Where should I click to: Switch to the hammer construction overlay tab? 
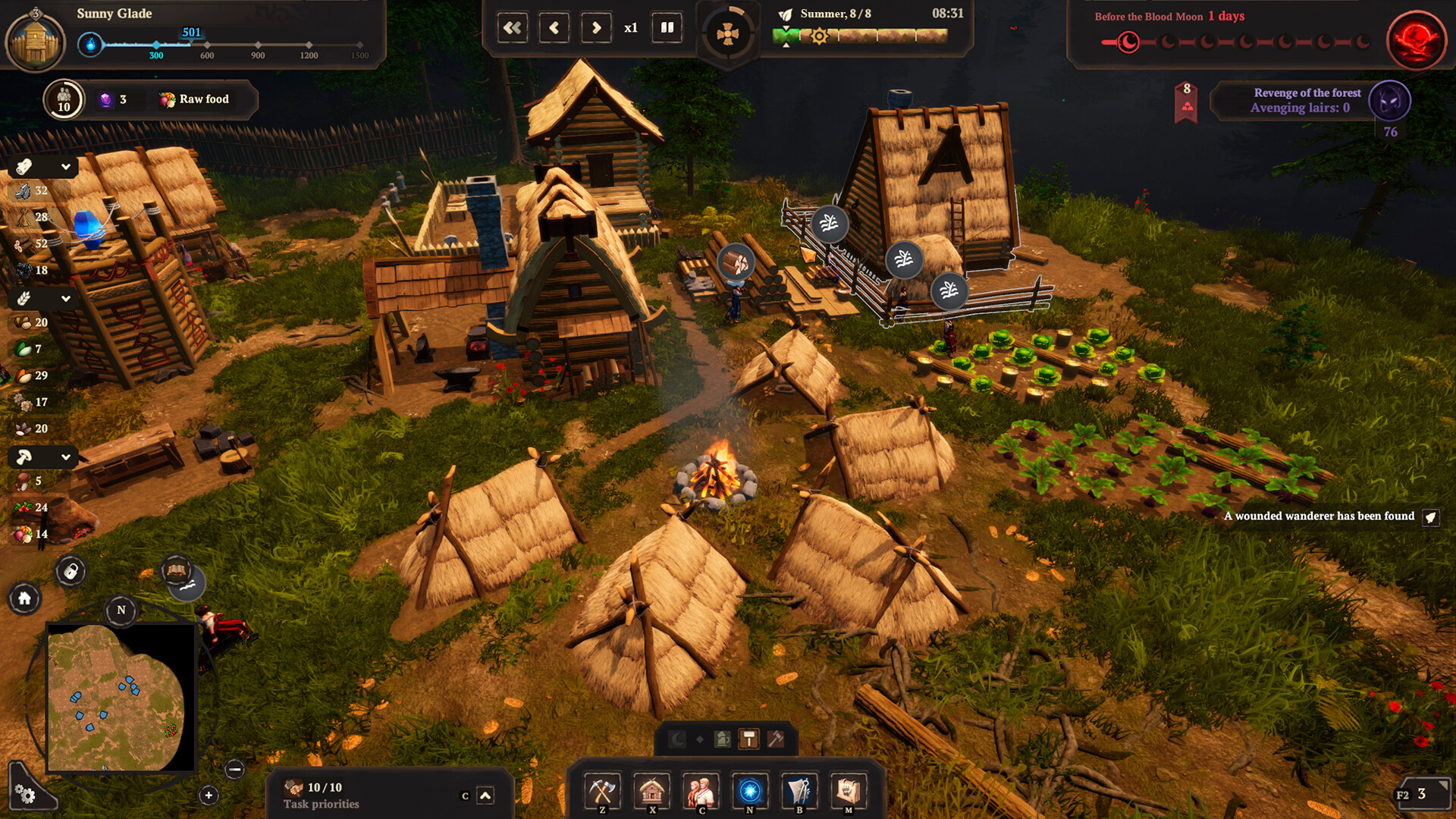[749, 738]
